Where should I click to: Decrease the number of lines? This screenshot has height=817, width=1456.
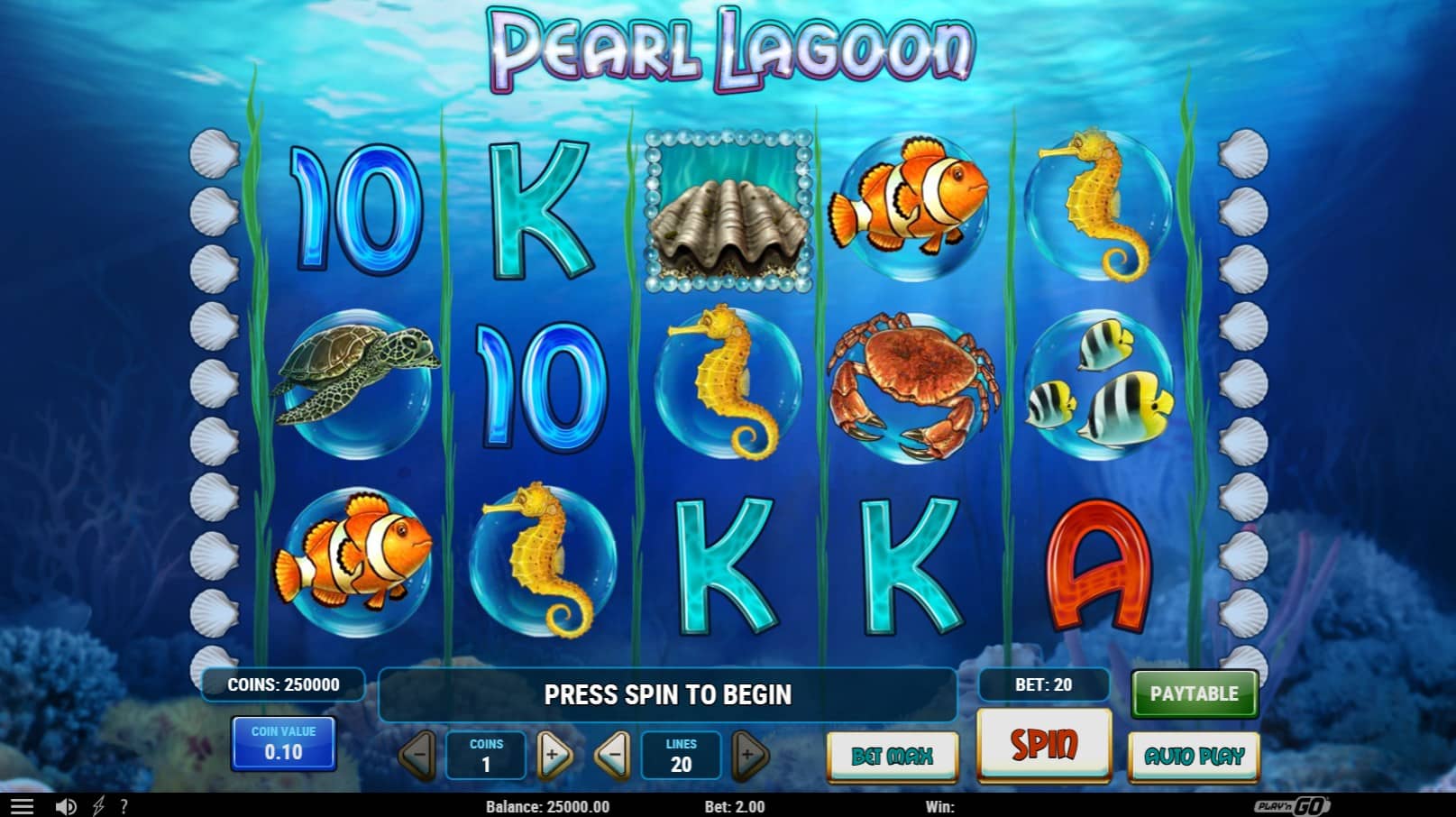coord(613,755)
